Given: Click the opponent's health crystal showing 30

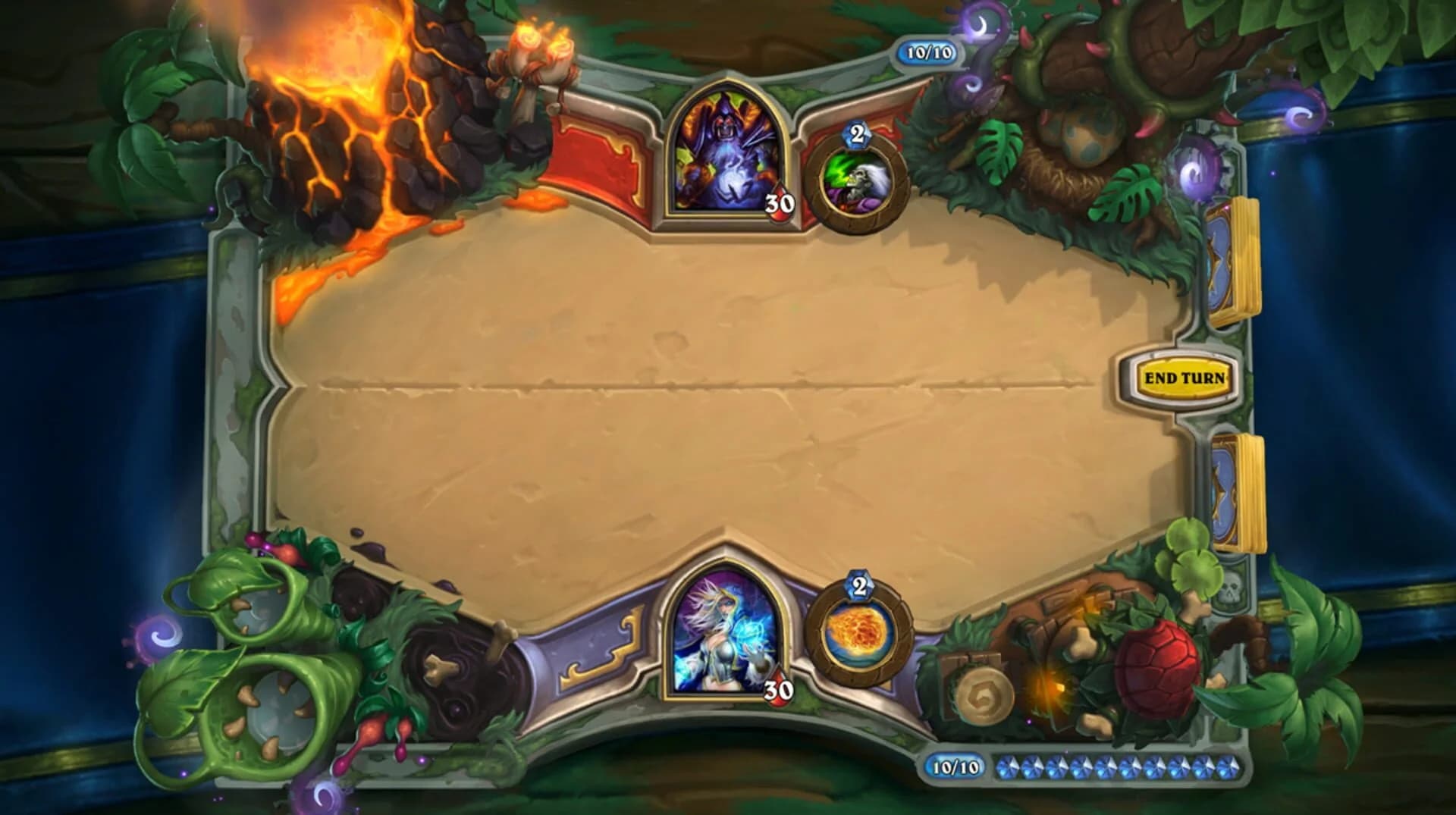Looking at the screenshot, I should coord(780,202).
